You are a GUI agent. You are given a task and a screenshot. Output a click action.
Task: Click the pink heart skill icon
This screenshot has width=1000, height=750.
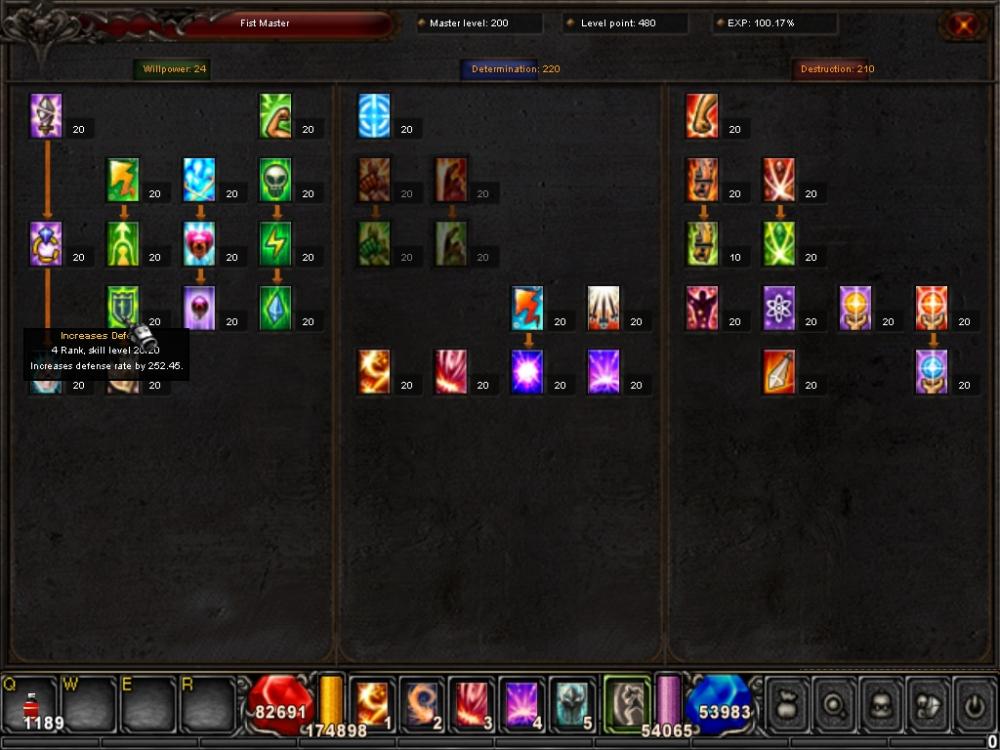[x=199, y=243]
